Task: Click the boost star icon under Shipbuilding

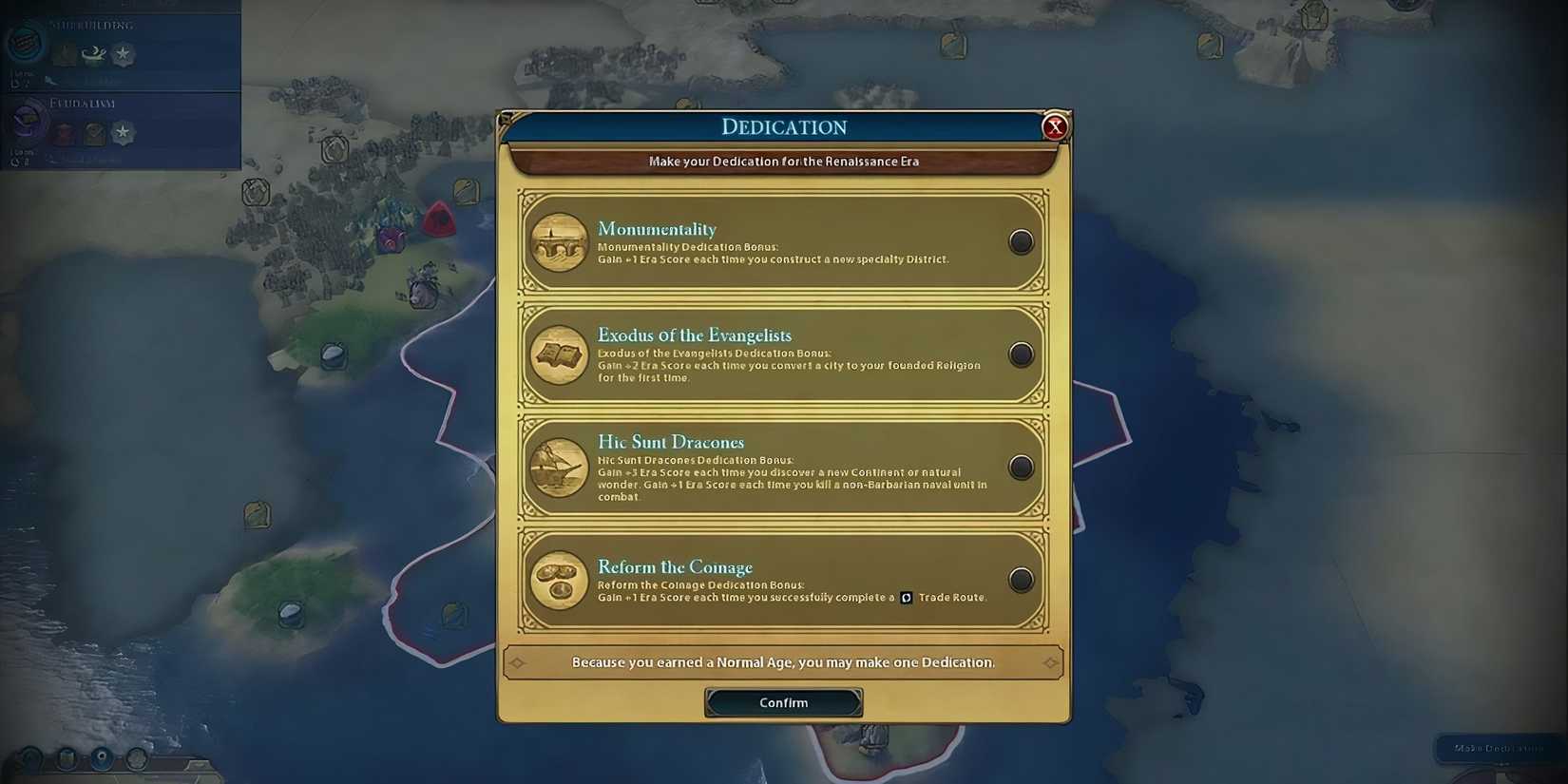Action: [122, 54]
